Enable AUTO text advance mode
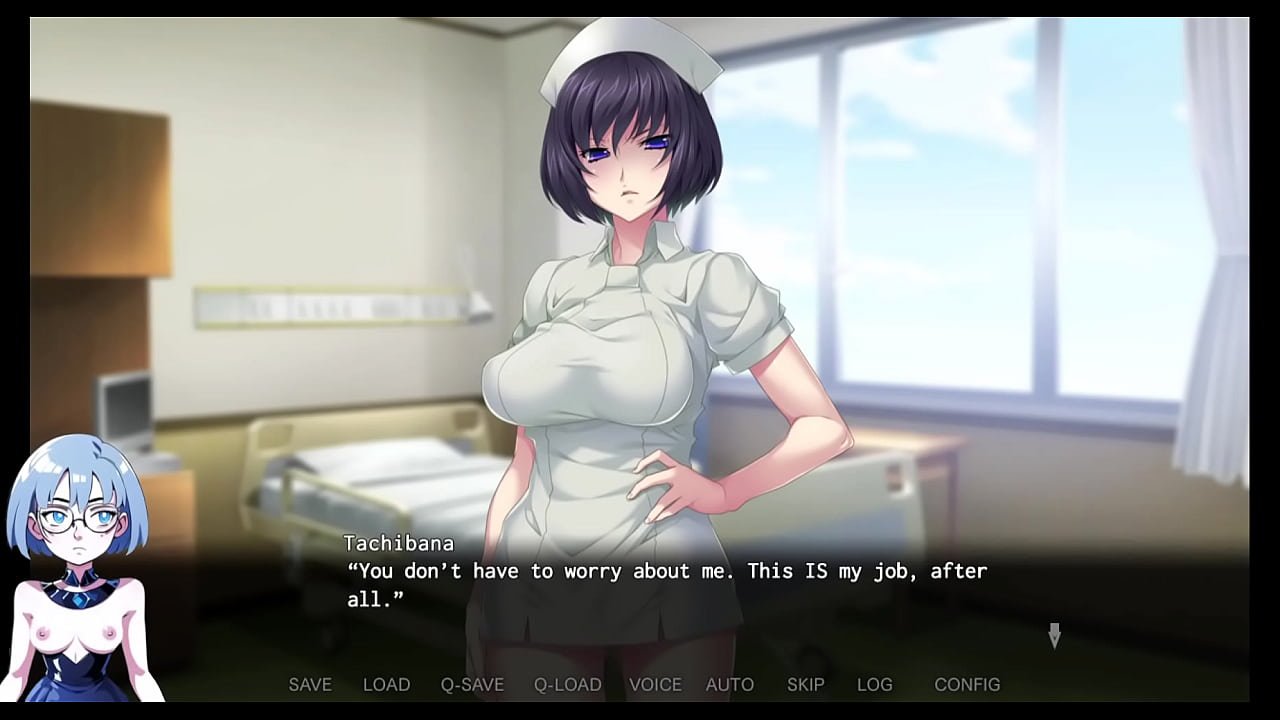This screenshot has width=1280, height=720. tap(730, 684)
